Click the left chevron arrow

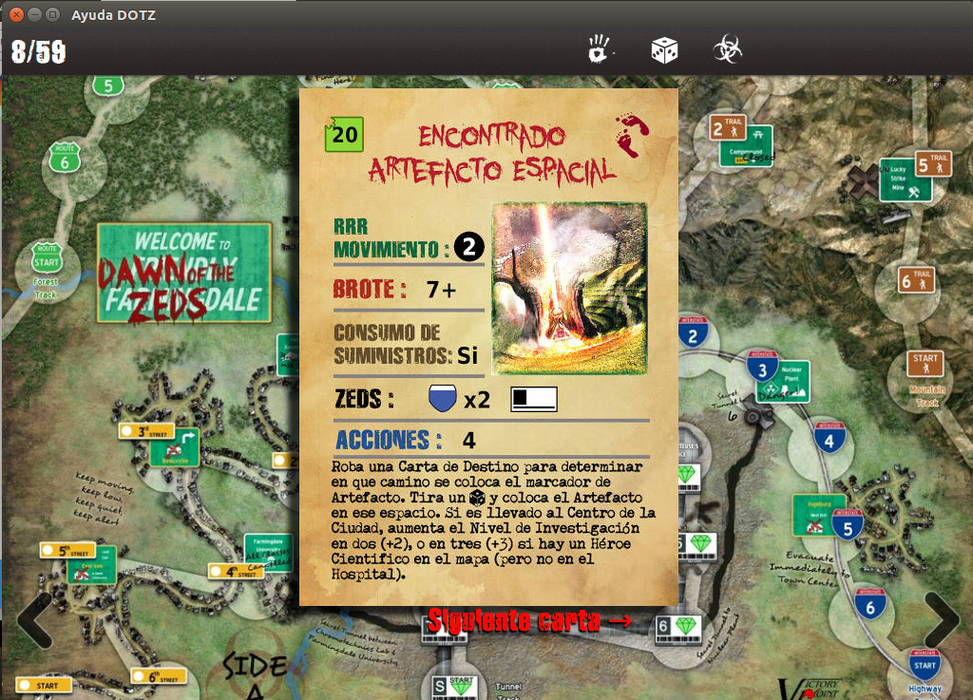33,620
